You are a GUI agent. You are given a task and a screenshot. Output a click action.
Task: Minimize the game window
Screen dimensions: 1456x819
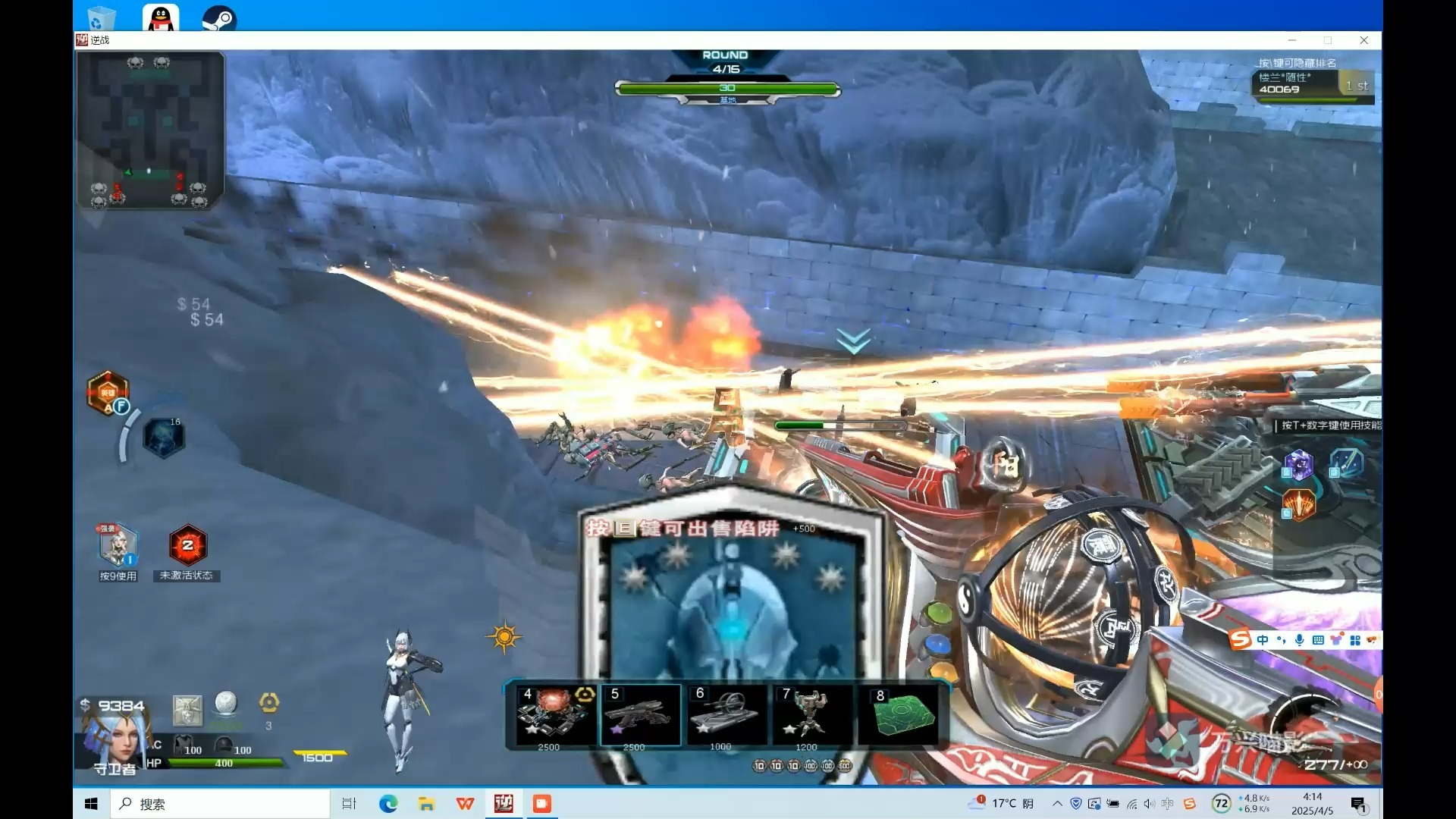tap(1292, 40)
